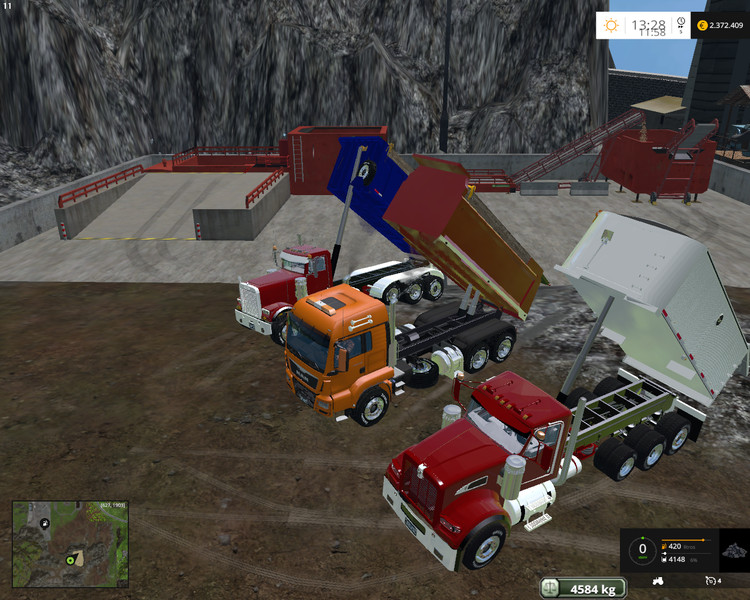750x600 pixels.
Task: Select the tractor icon below the speedometer
Action: point(659,580)
